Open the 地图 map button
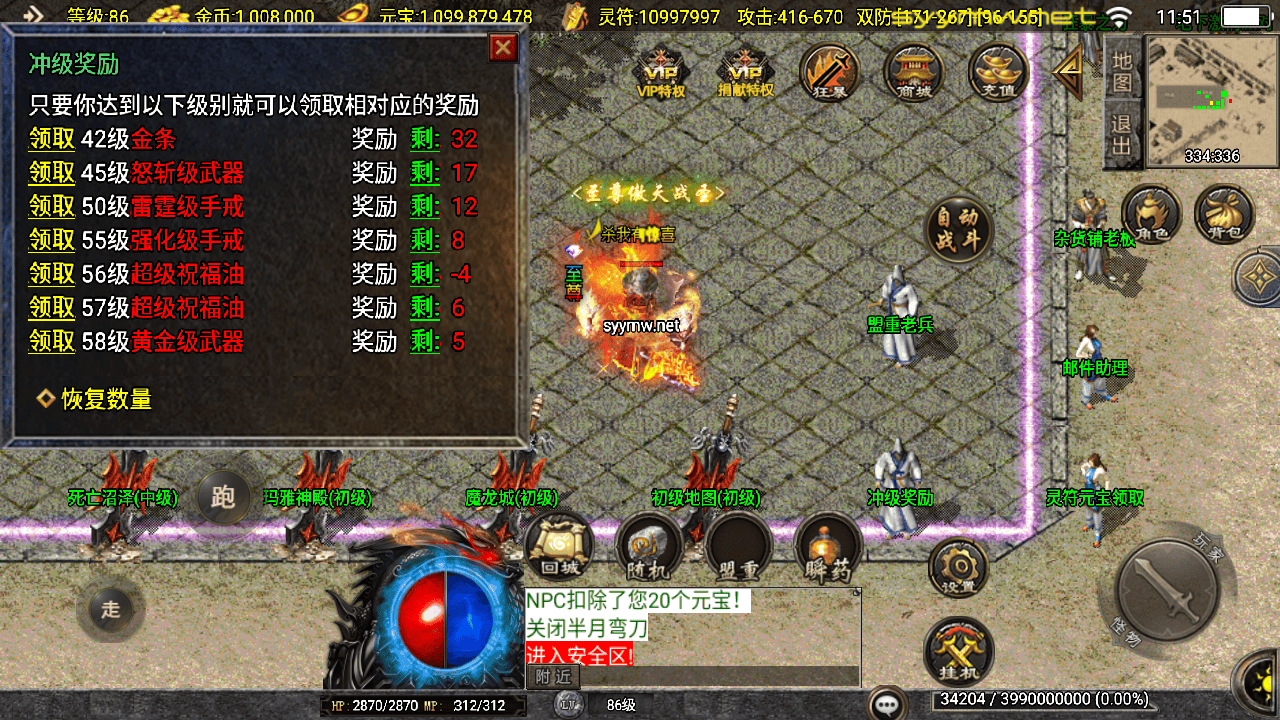Viewport: 1280px width, 720px height. pyautogui.click(x=1122, y=72)
